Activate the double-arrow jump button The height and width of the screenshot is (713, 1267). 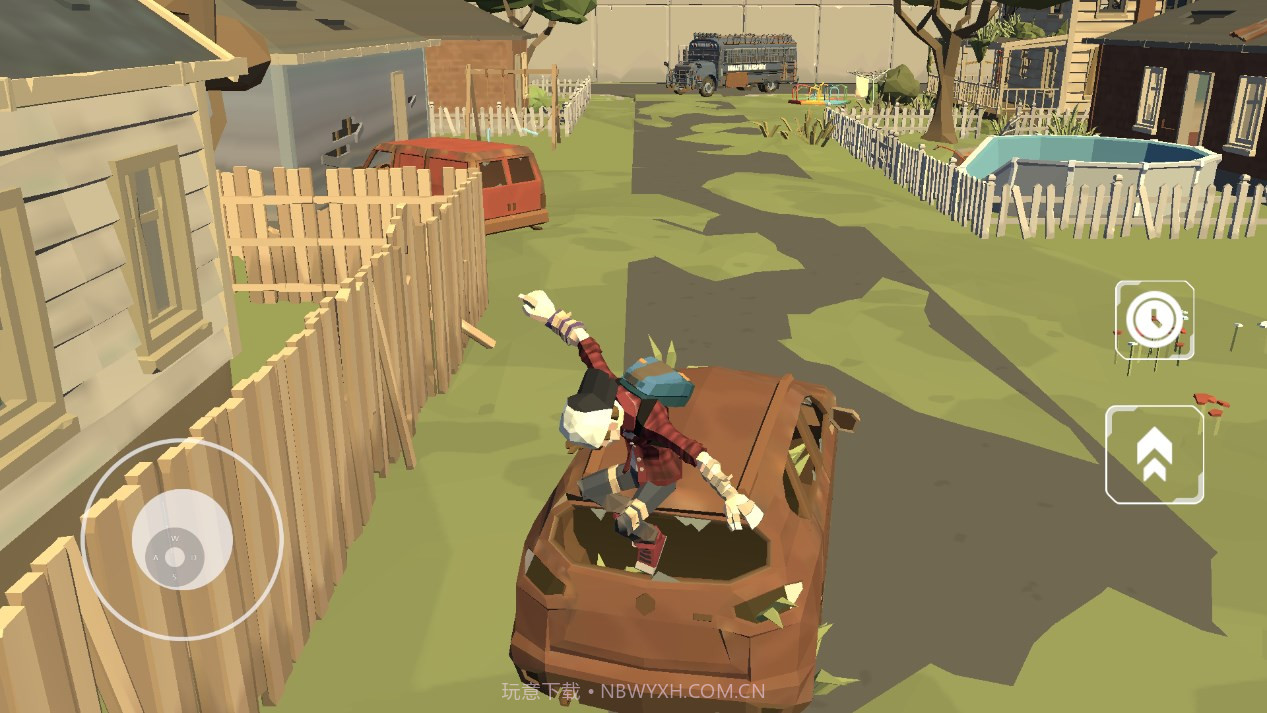(1154, 454)
